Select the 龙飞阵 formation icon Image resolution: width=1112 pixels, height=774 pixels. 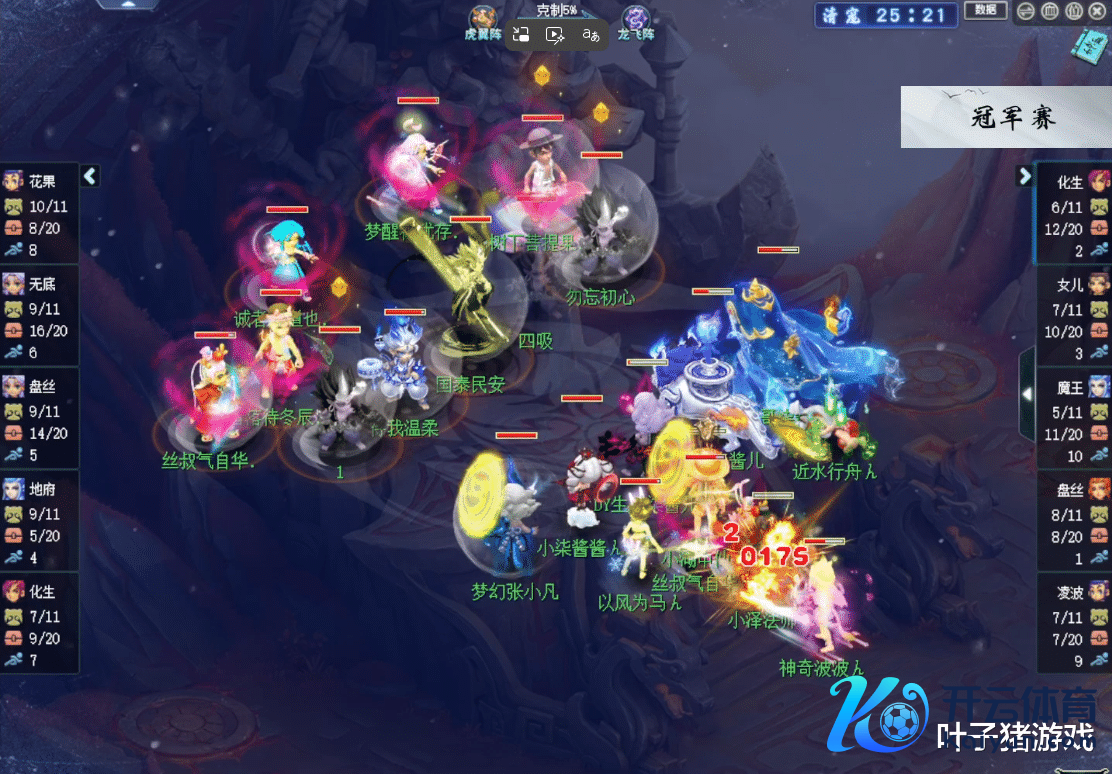tap(634, 19)
